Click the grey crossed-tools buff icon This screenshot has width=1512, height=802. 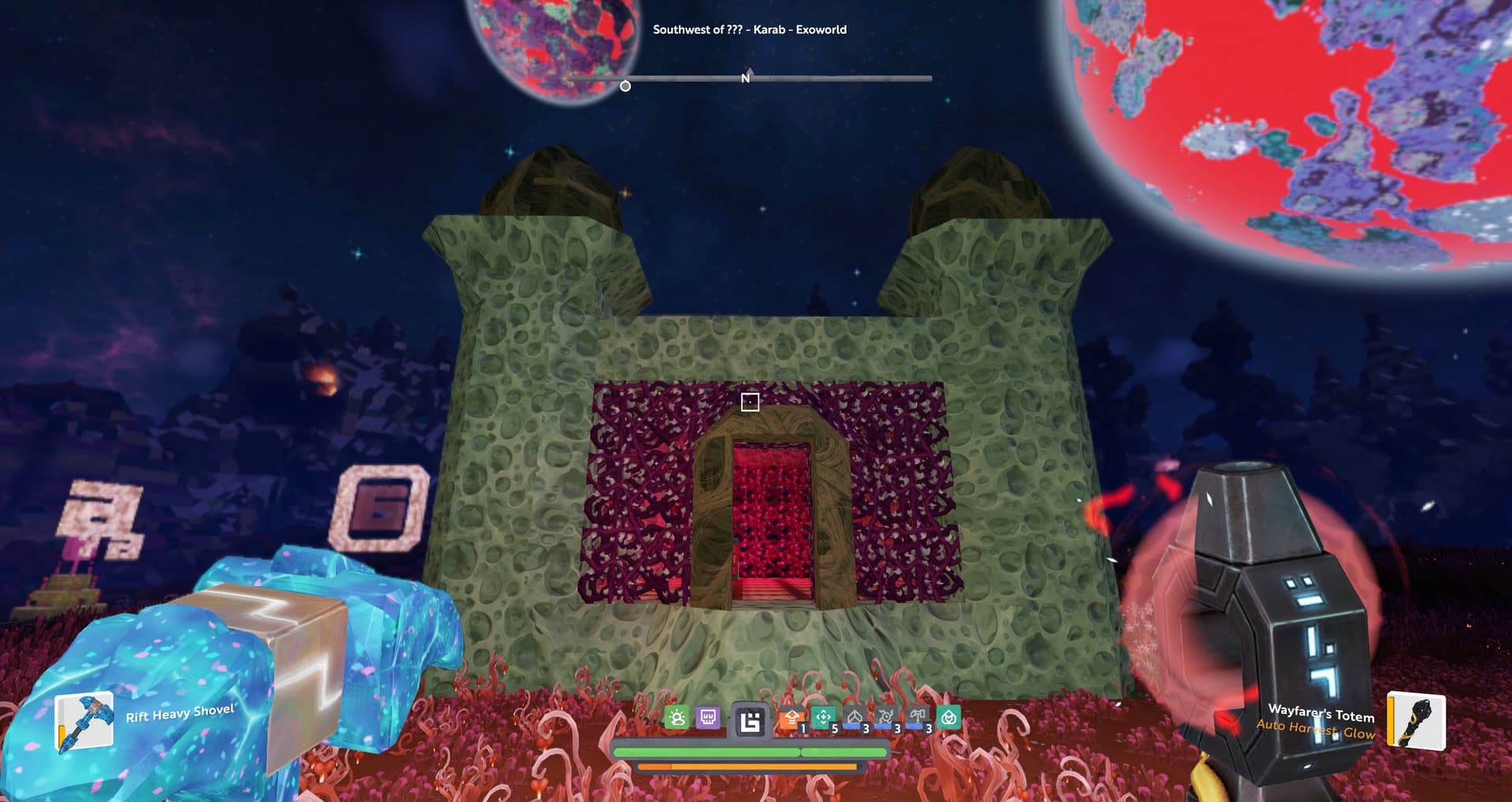886,718
